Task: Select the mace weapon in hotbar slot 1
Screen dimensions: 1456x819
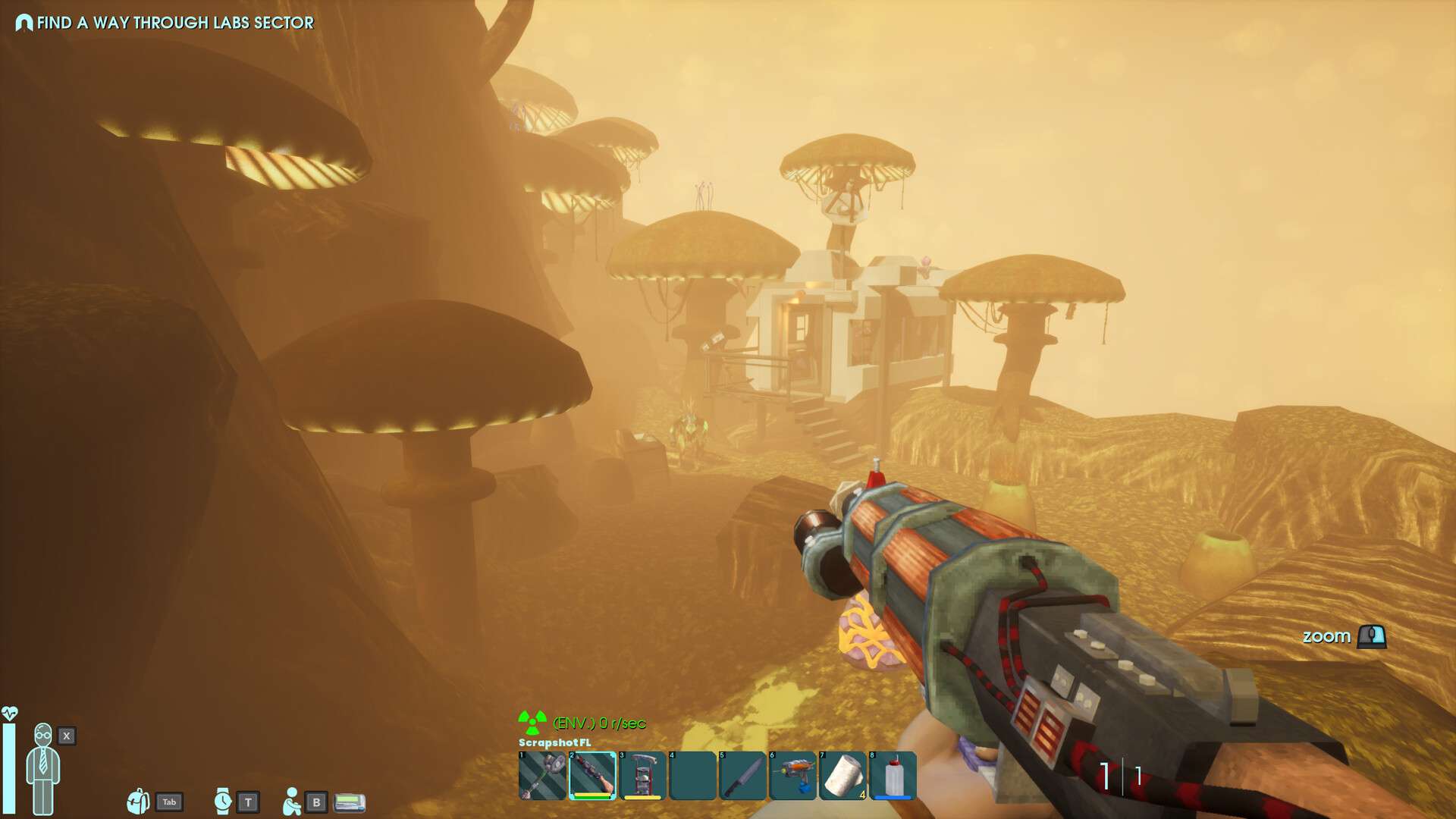Action: (542, 776)
